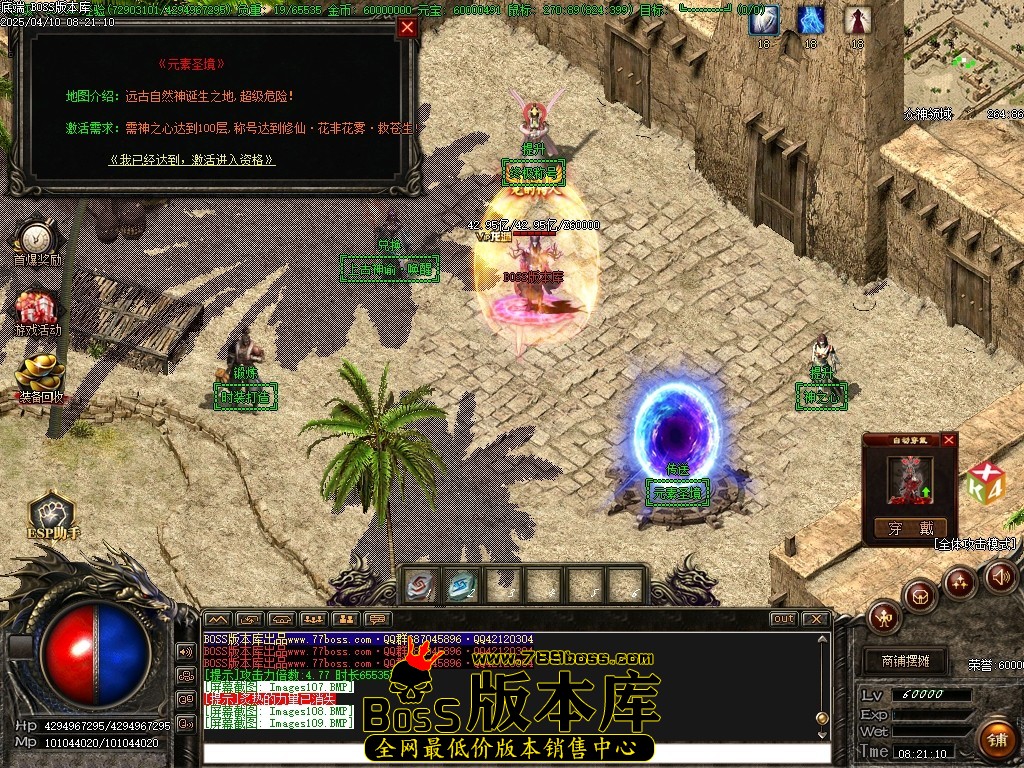Open the 首爆奖励 clock icon
This screenshot has height=768, width=1024.
(37, 240)
